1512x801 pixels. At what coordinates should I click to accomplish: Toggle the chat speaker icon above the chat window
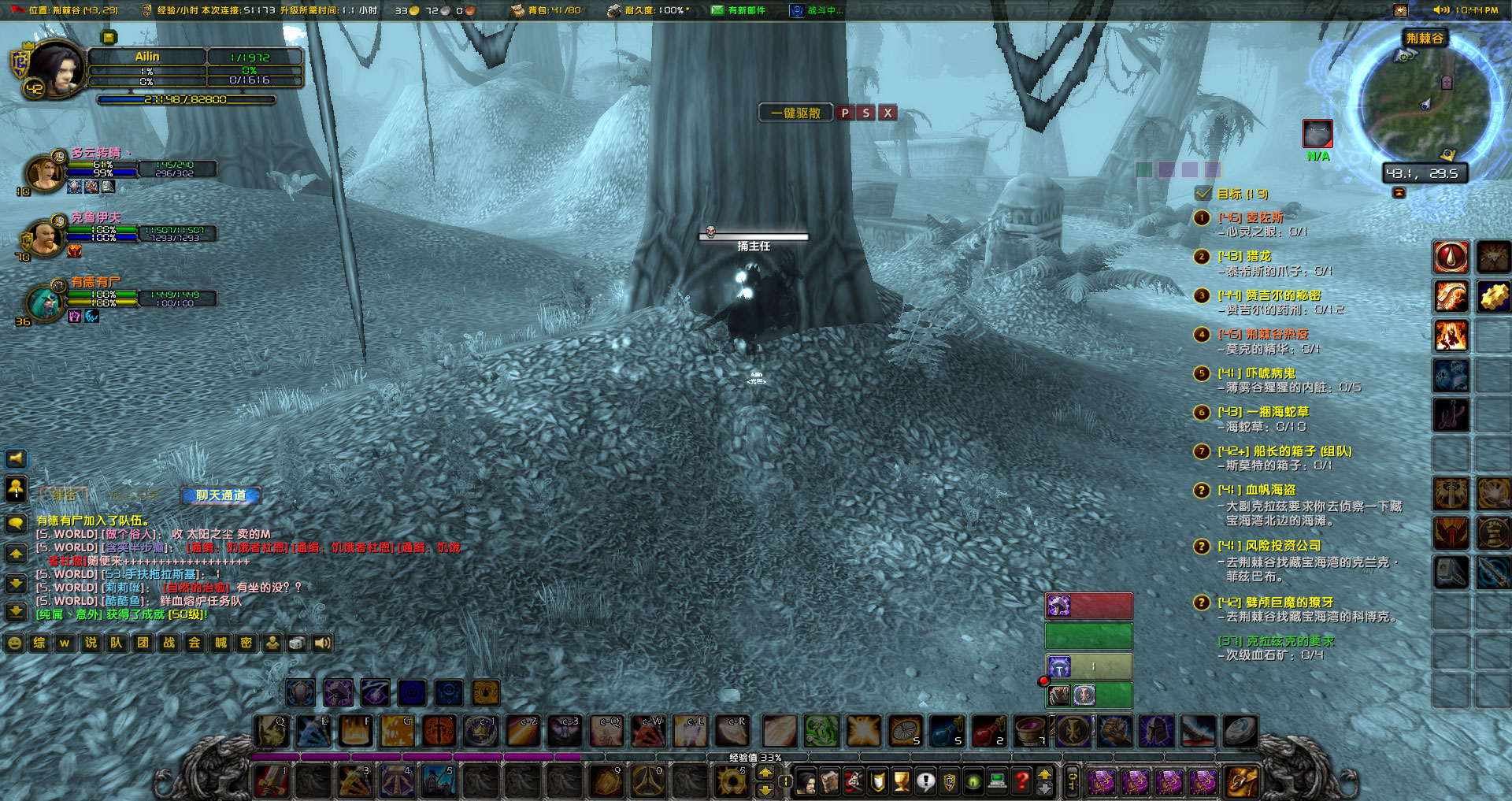click(x=16, y=459)
